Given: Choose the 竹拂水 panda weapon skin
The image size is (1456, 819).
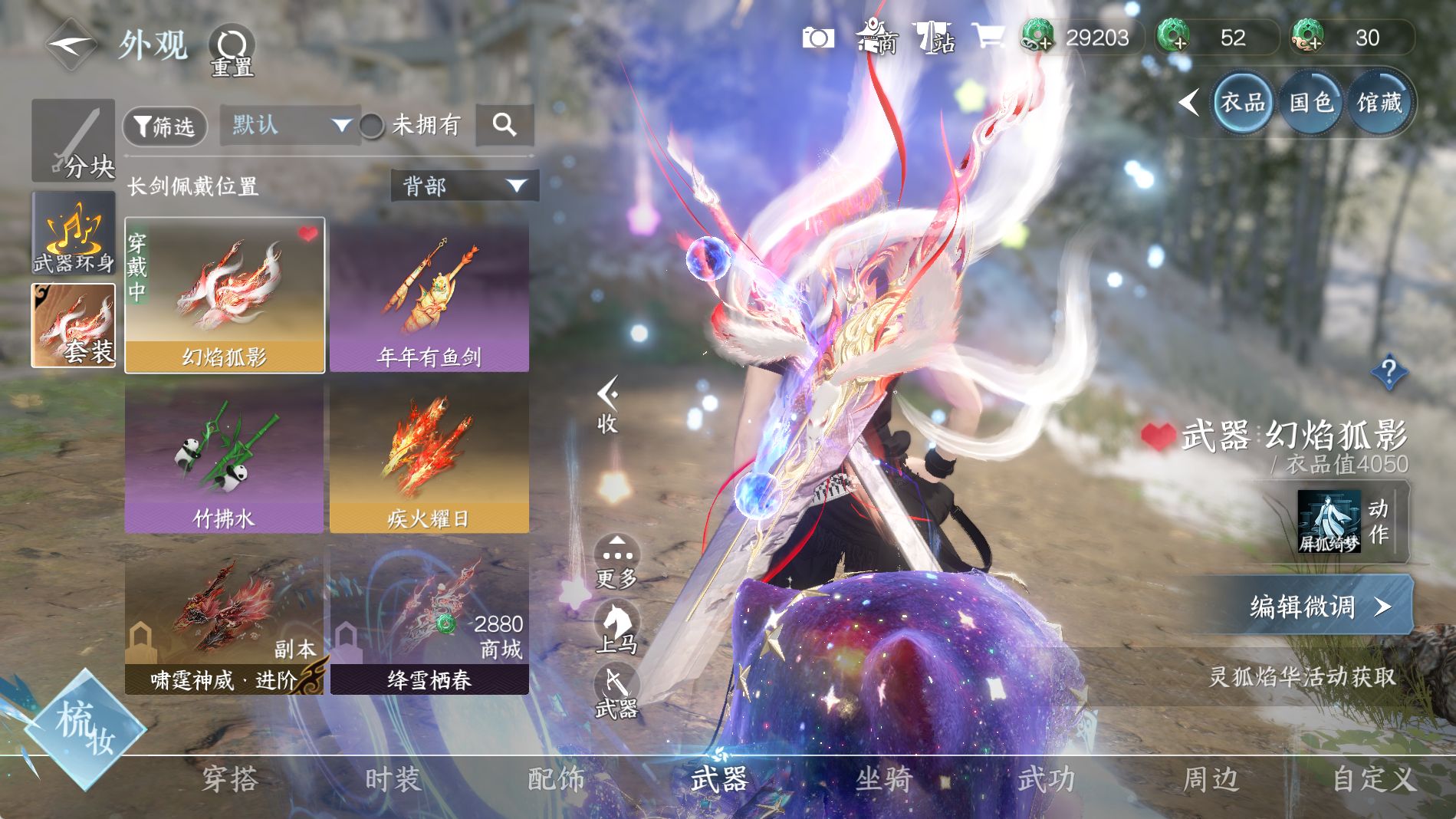Looking at the screenshot, I should (x=224, y=459).
